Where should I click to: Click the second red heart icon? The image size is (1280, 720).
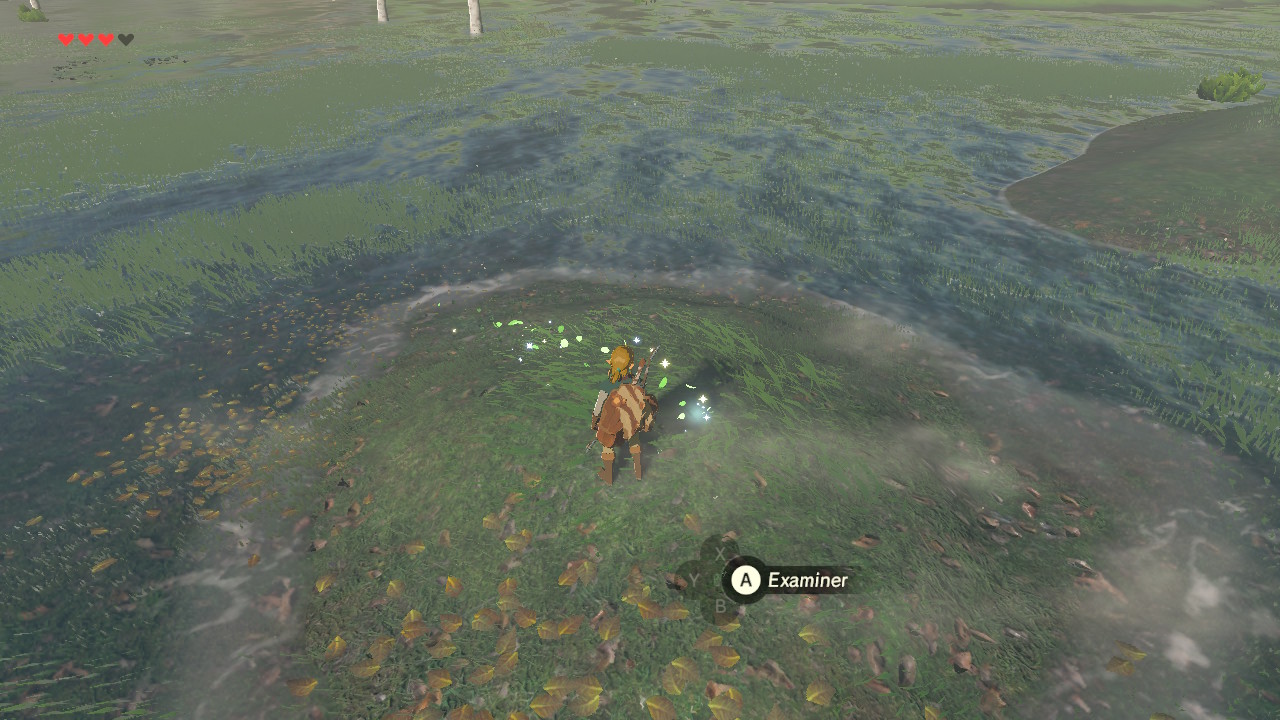86,38
